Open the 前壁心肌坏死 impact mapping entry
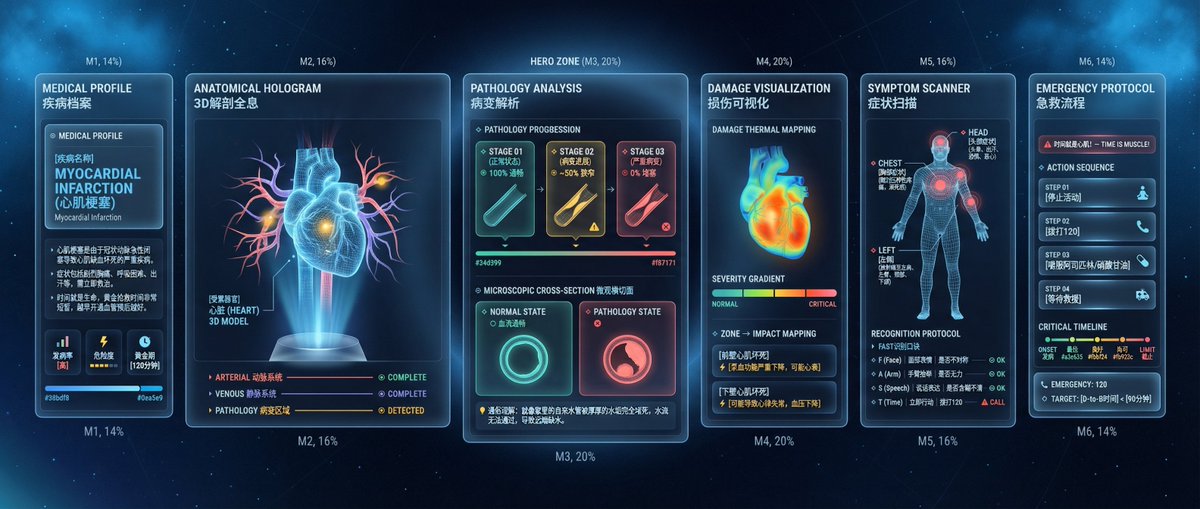 (x=769, y=360)
